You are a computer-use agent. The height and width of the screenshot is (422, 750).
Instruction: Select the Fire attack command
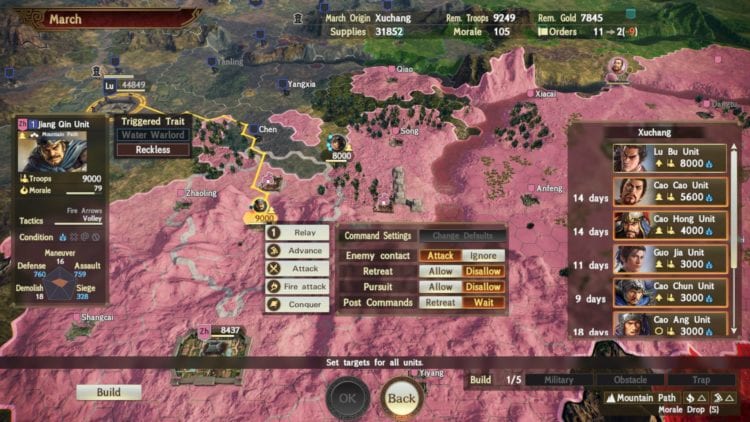pyautogui.click(x=297, y=287)
